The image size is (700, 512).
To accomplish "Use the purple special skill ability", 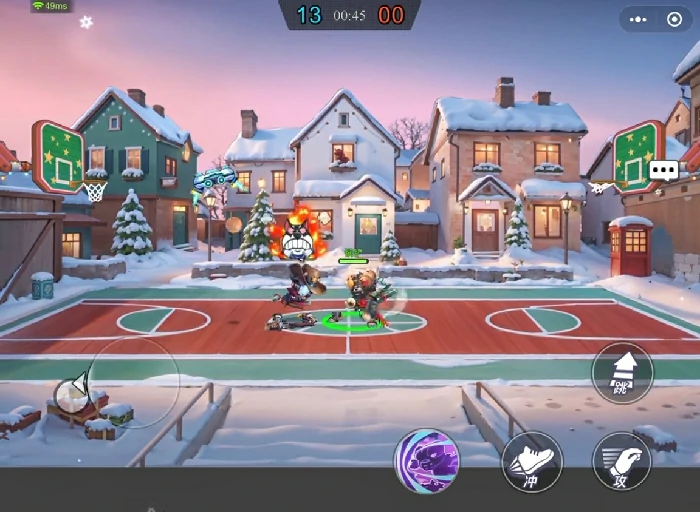I will (428, 461).
